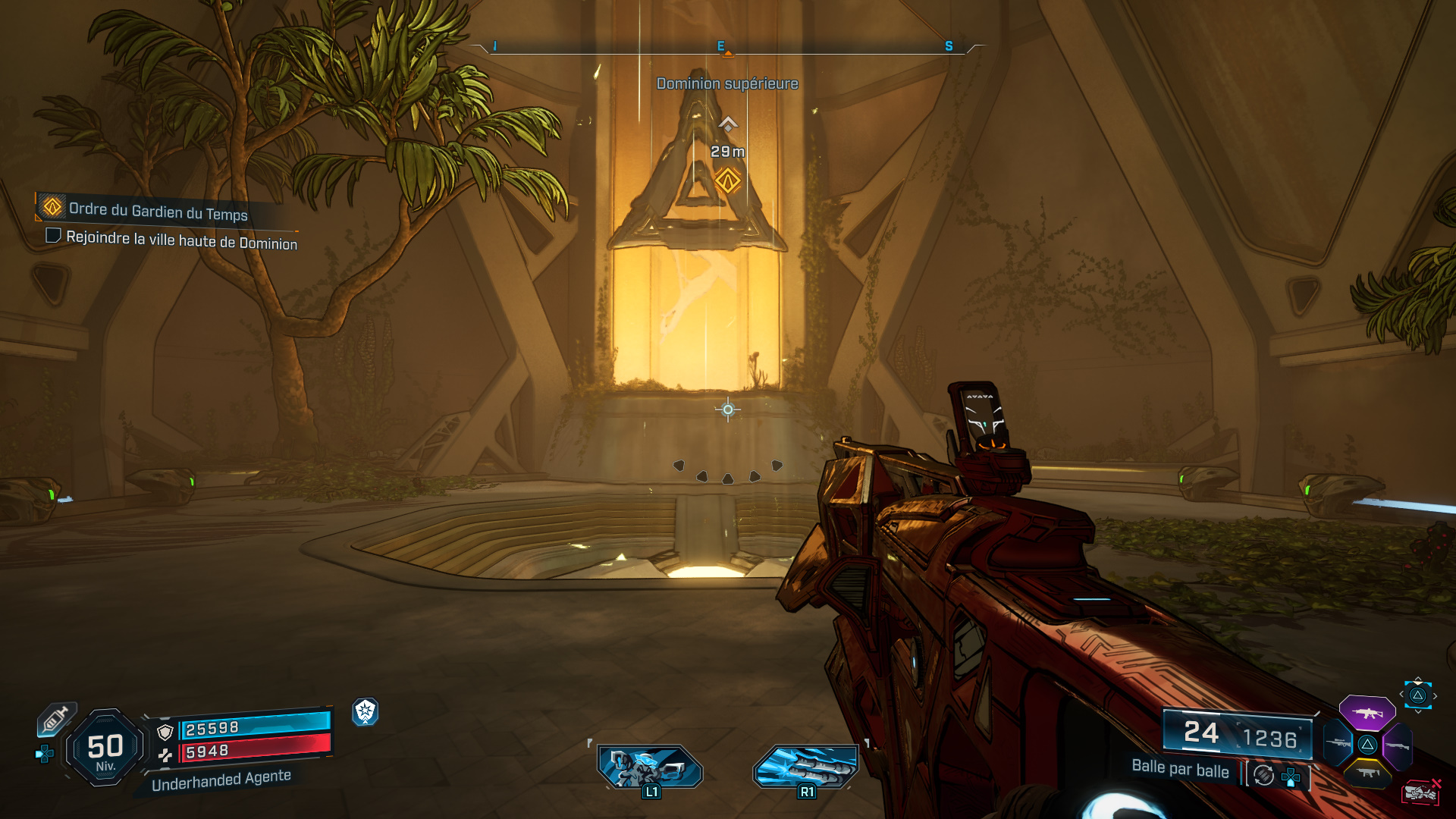
Task: Select the shotgun slot in the weapon wheel
Action: 1398,745
